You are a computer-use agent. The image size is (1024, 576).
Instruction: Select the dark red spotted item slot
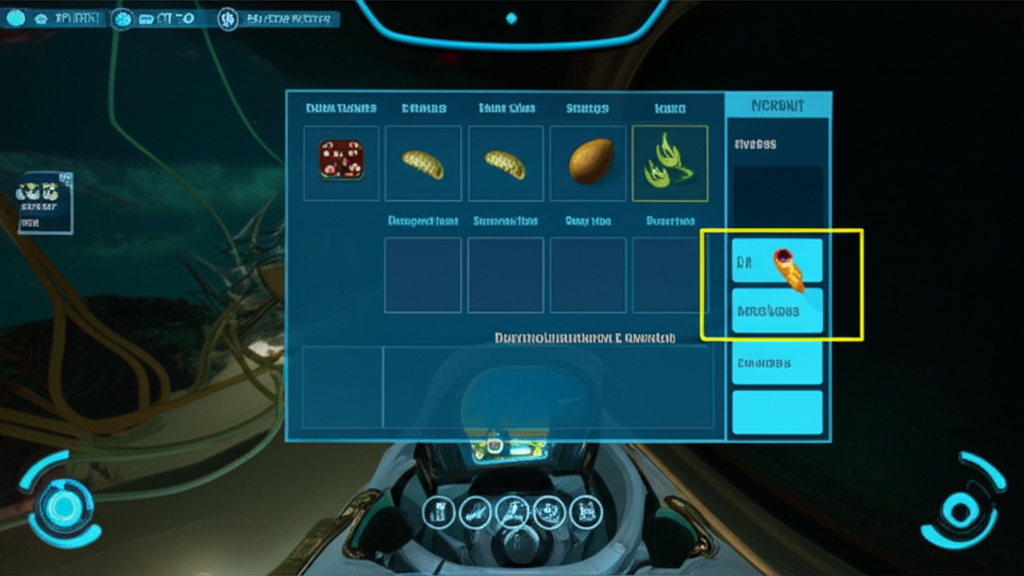coord(341,162)
